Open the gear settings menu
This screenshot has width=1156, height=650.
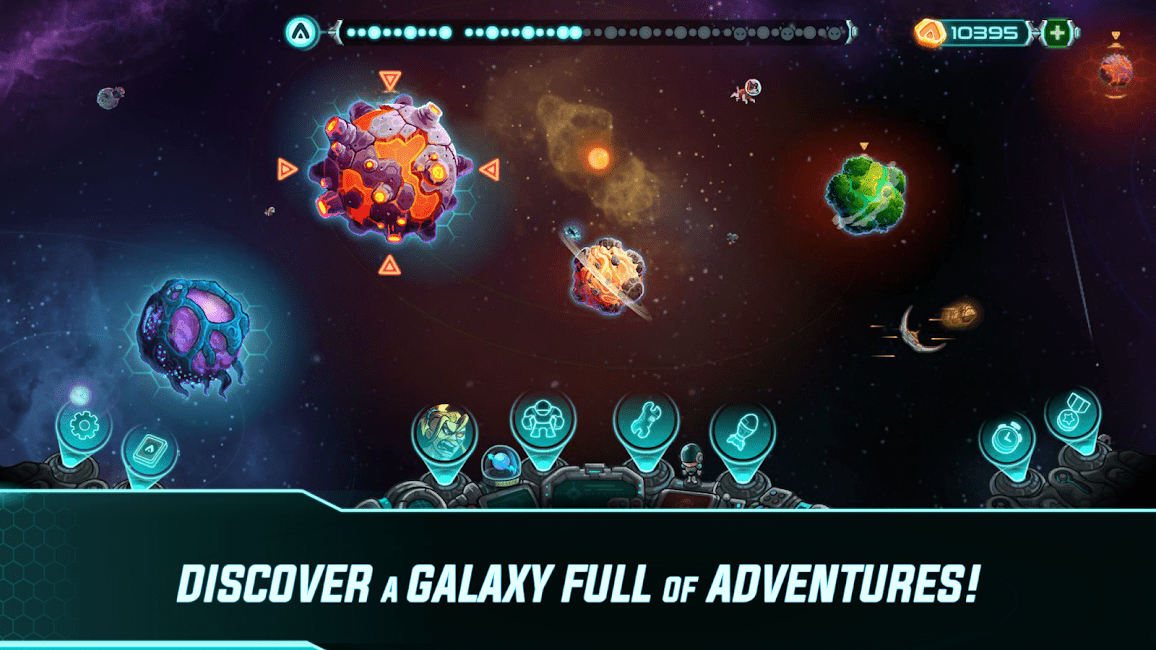coord(84,428)
